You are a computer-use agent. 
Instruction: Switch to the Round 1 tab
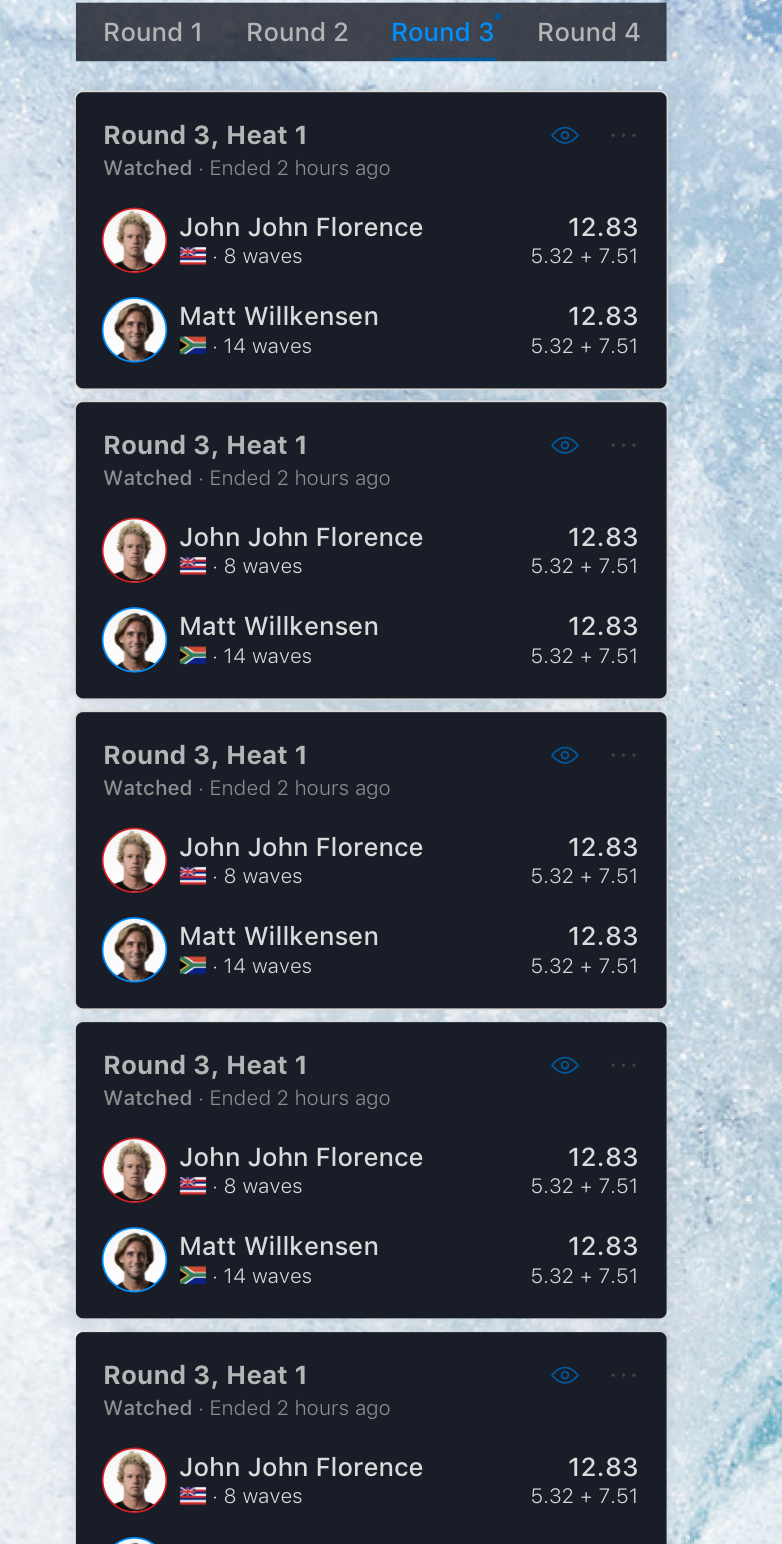click(153, 32)
